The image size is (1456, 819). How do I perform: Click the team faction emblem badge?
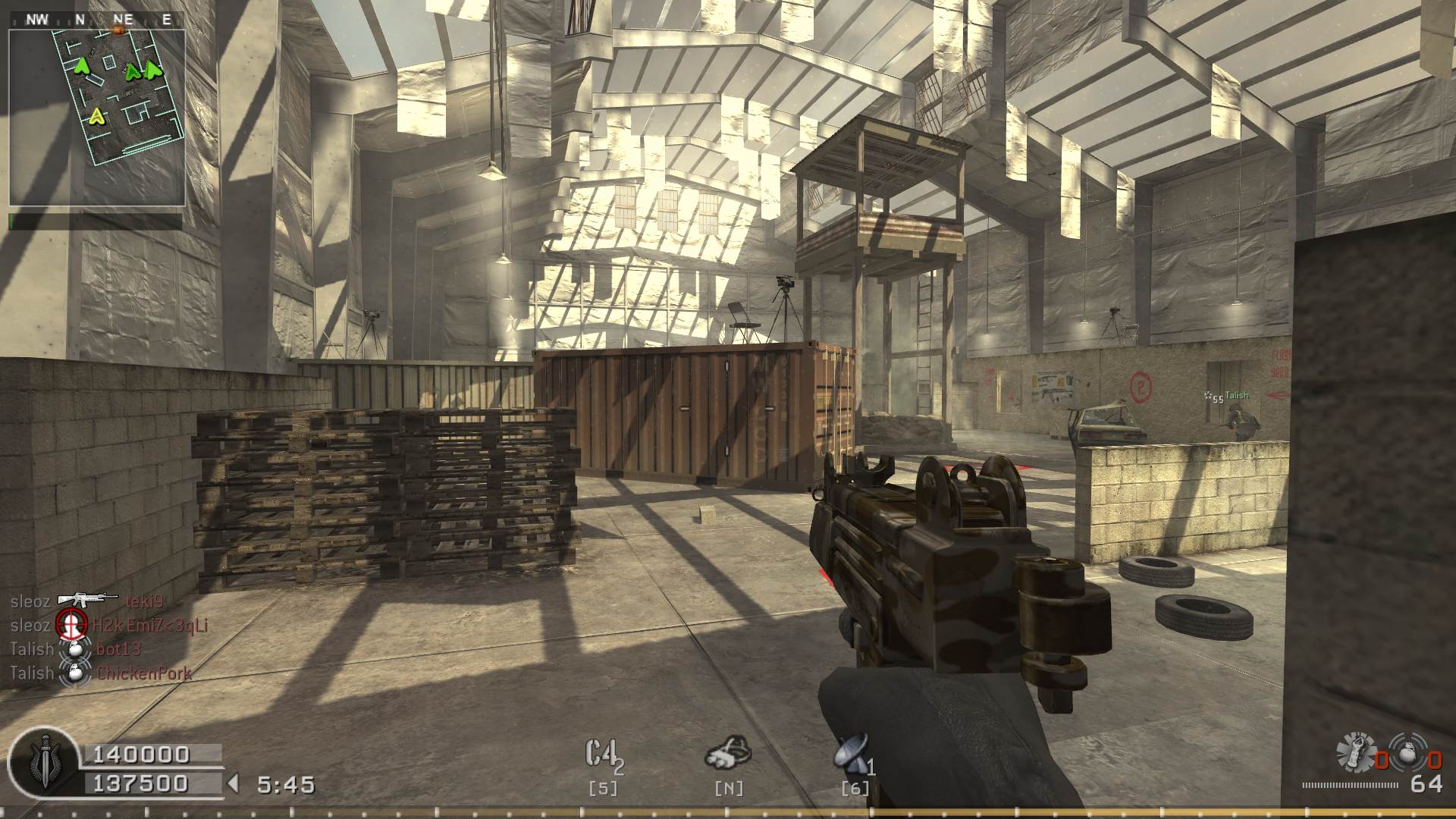pyautogui.click(x=44, y=761)
